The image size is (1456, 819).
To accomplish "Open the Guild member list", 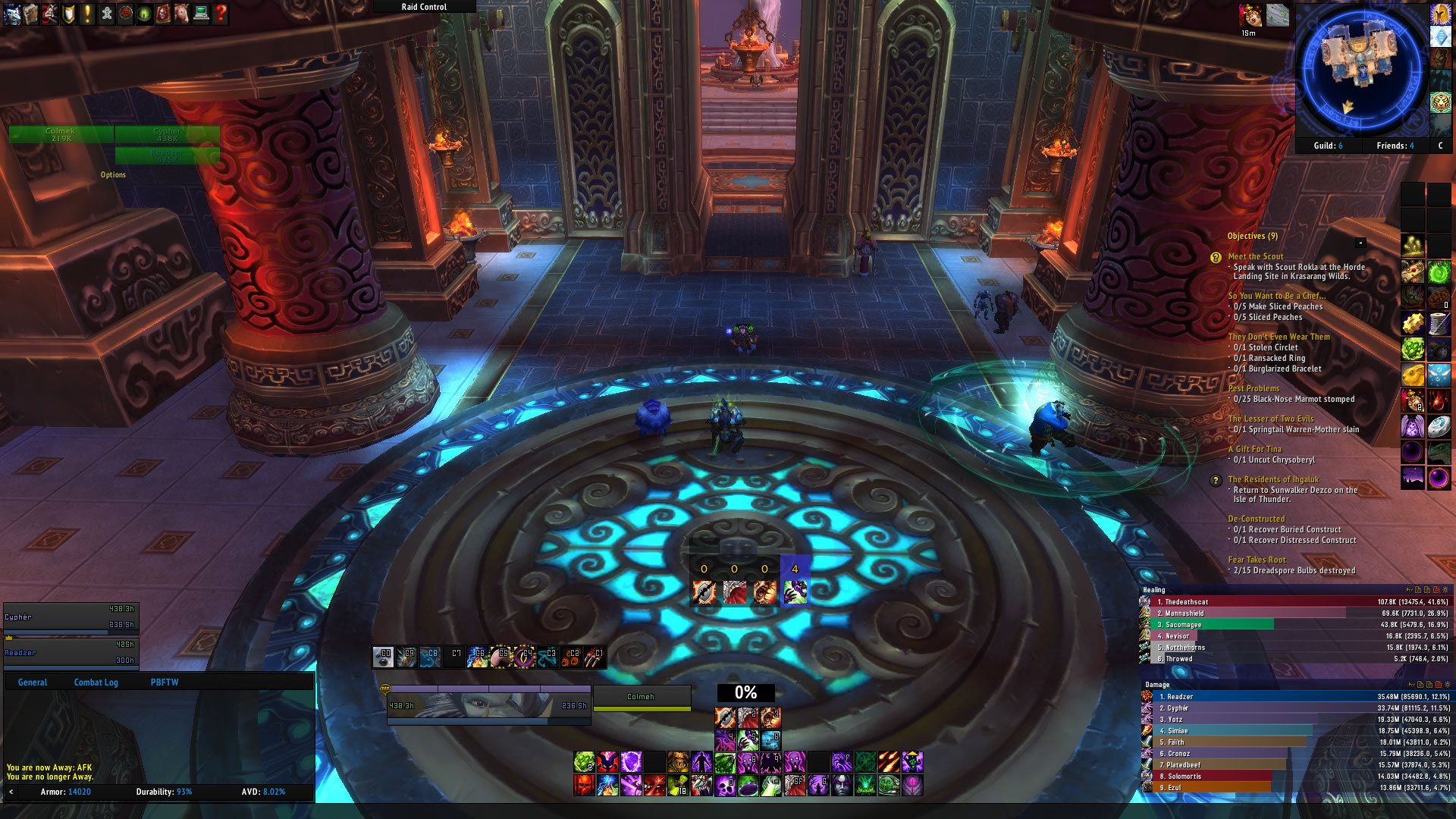I will (1328, 146).
